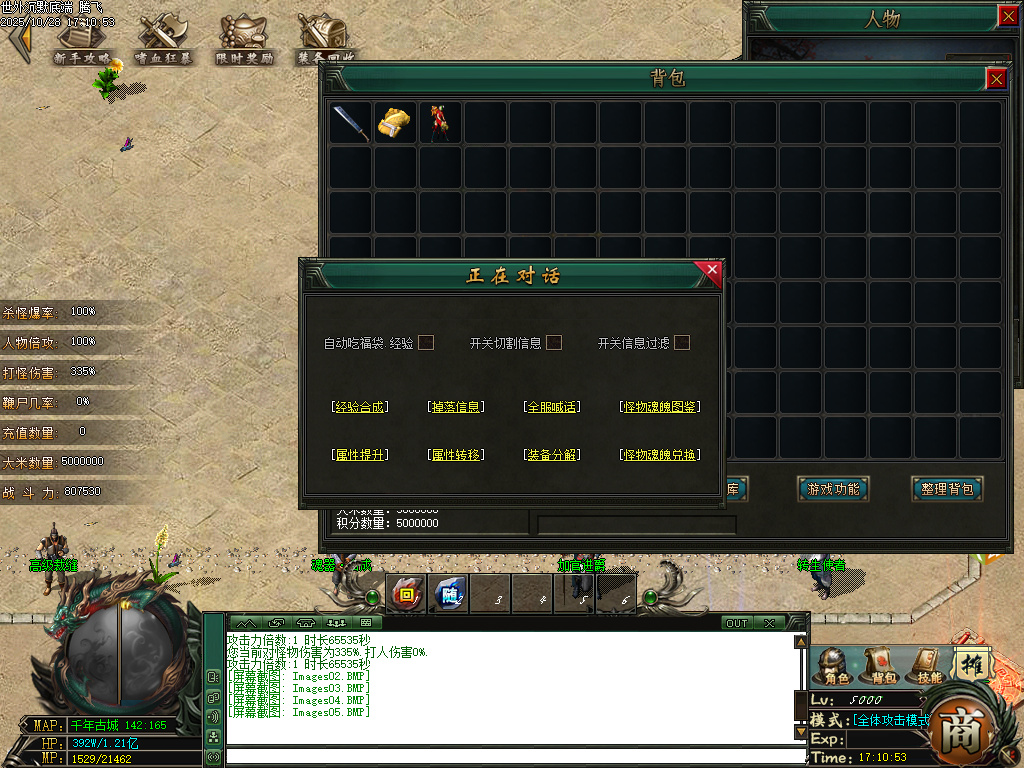Open the 游戏功能 button

(x=833, y=489)
